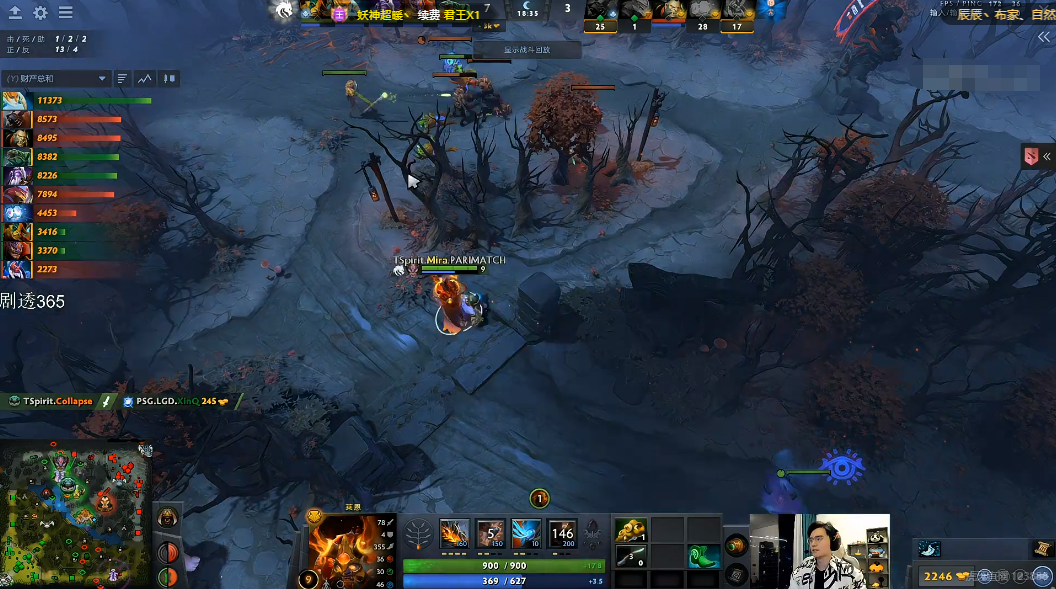1056x589 pixels.
Task: Show the line graph view
Action: [x=146, y=78]
